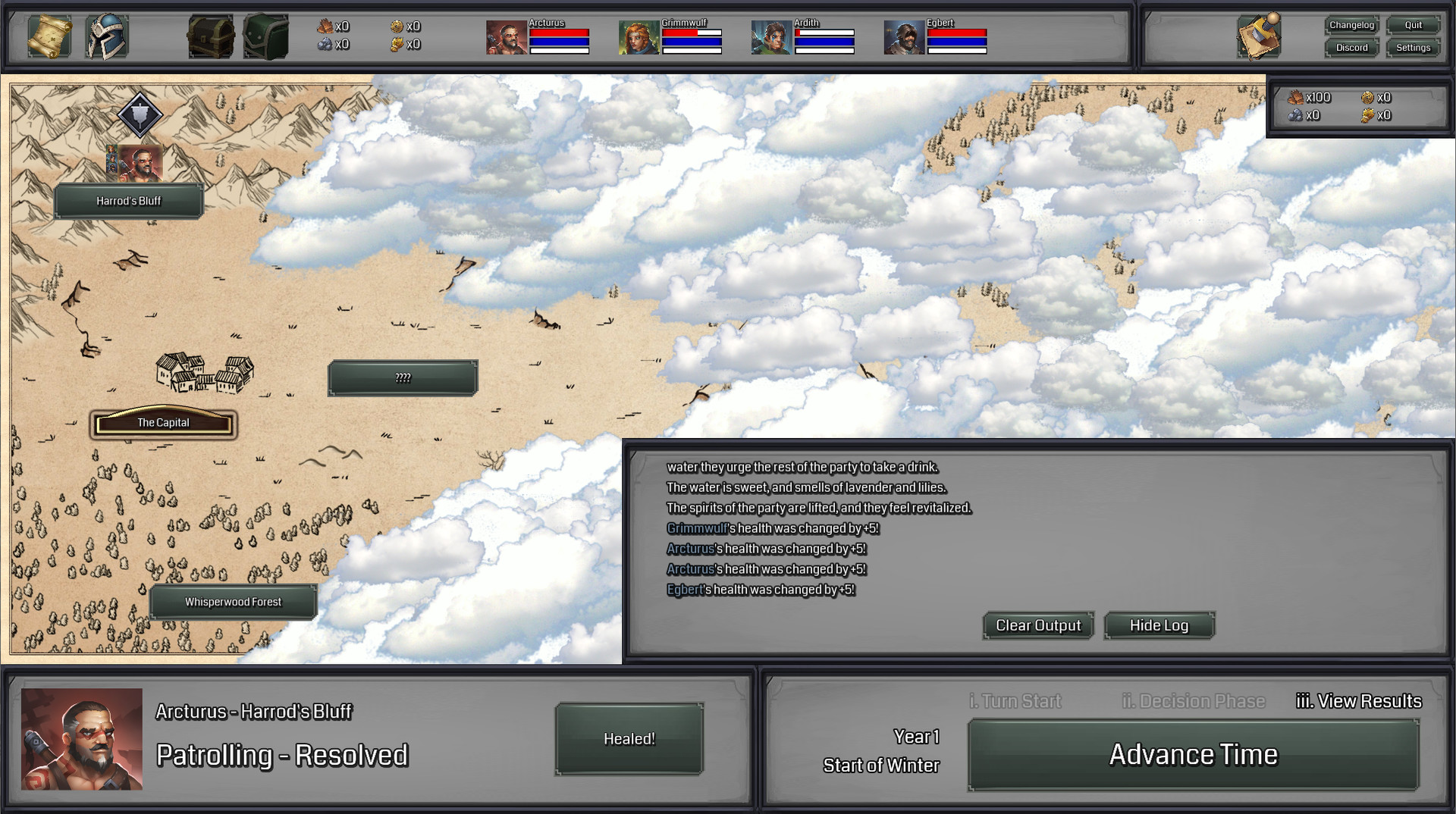Click the Changelog button
Image resolution: width=1456 pixels, height=814 pixels.
click(1352, 24)
